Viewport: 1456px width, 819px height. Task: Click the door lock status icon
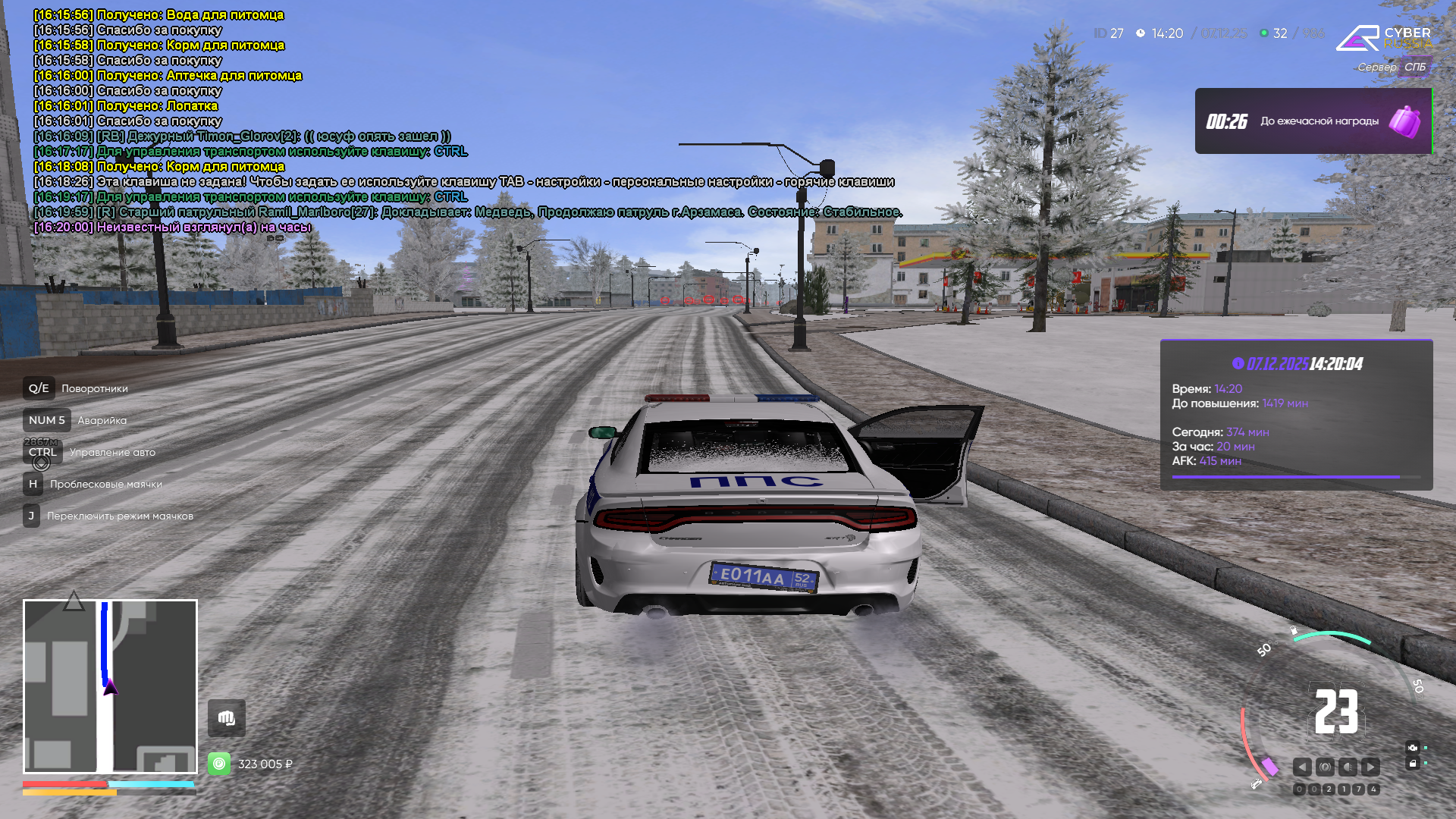tap(1412, 764)
